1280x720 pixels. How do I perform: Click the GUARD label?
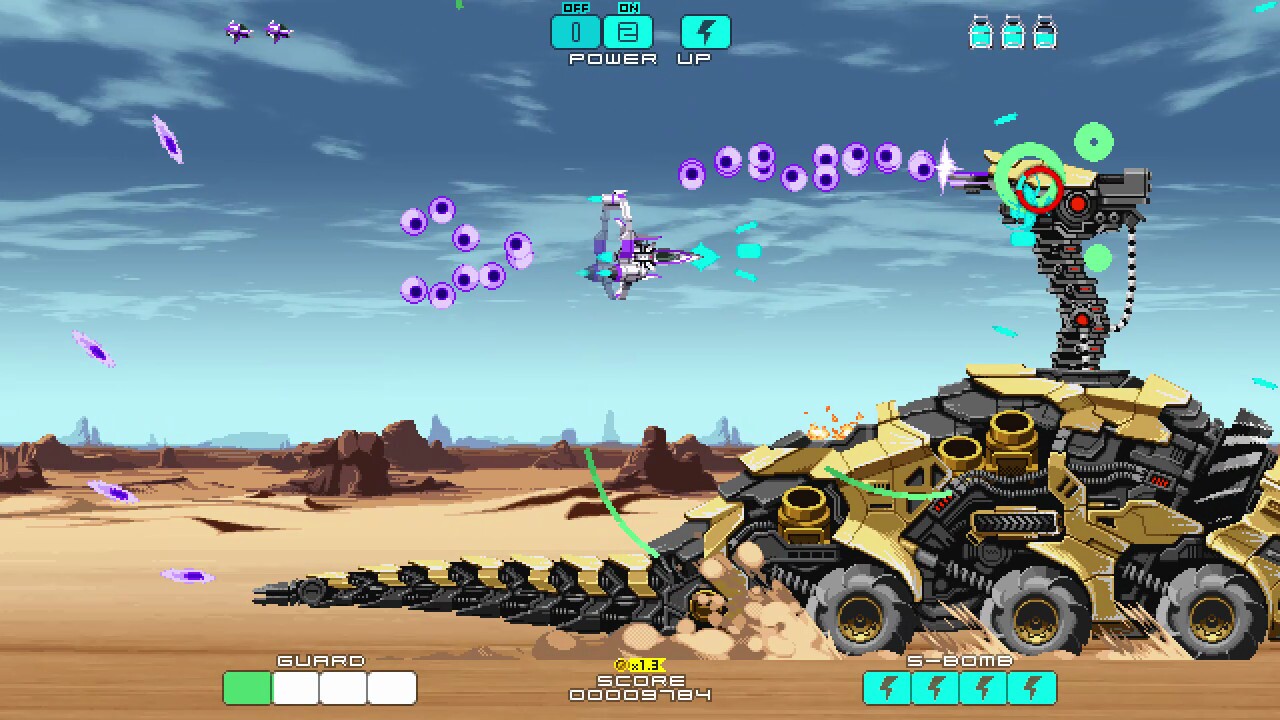pos(320,660)
